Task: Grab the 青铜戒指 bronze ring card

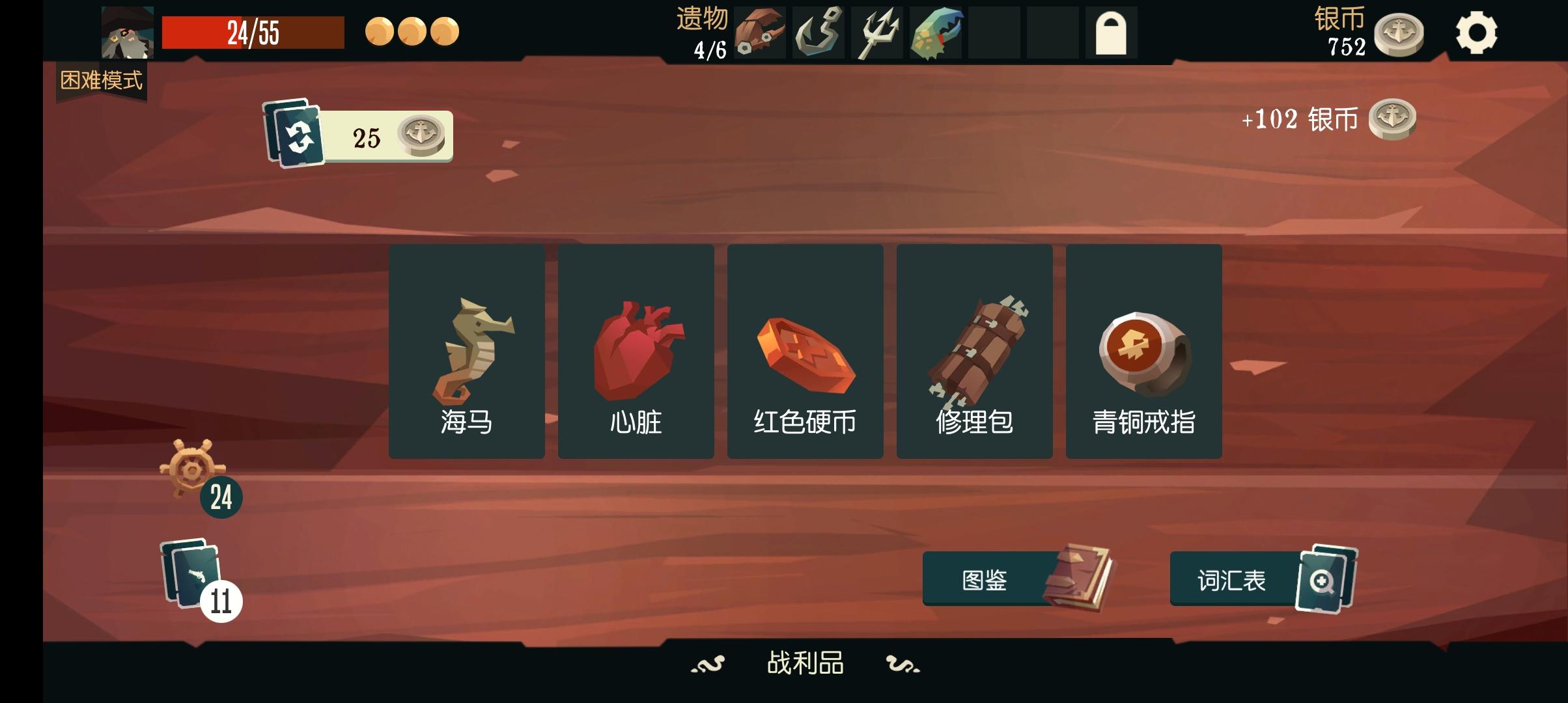Action: click(x=1143, y=351)
